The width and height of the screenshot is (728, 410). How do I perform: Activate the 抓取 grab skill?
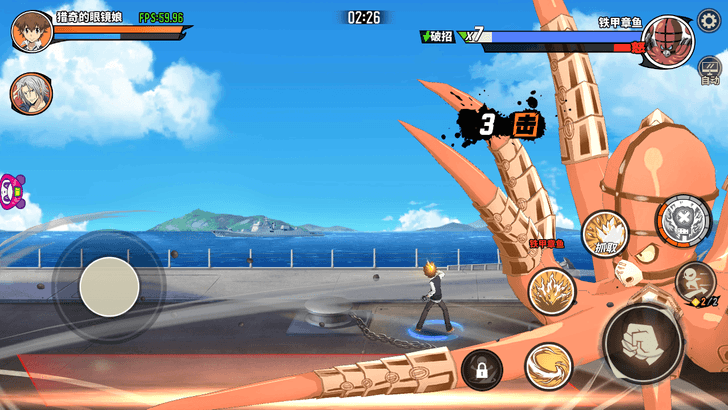pyautogui.click(x=604, y=233)
